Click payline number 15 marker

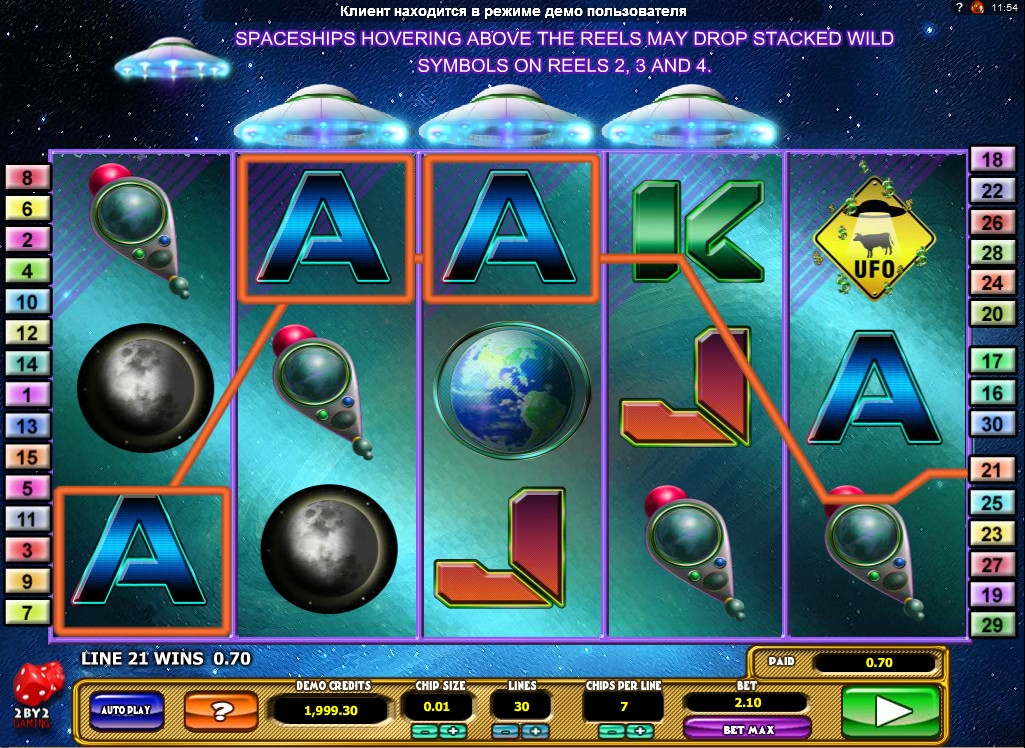[28, 457]
